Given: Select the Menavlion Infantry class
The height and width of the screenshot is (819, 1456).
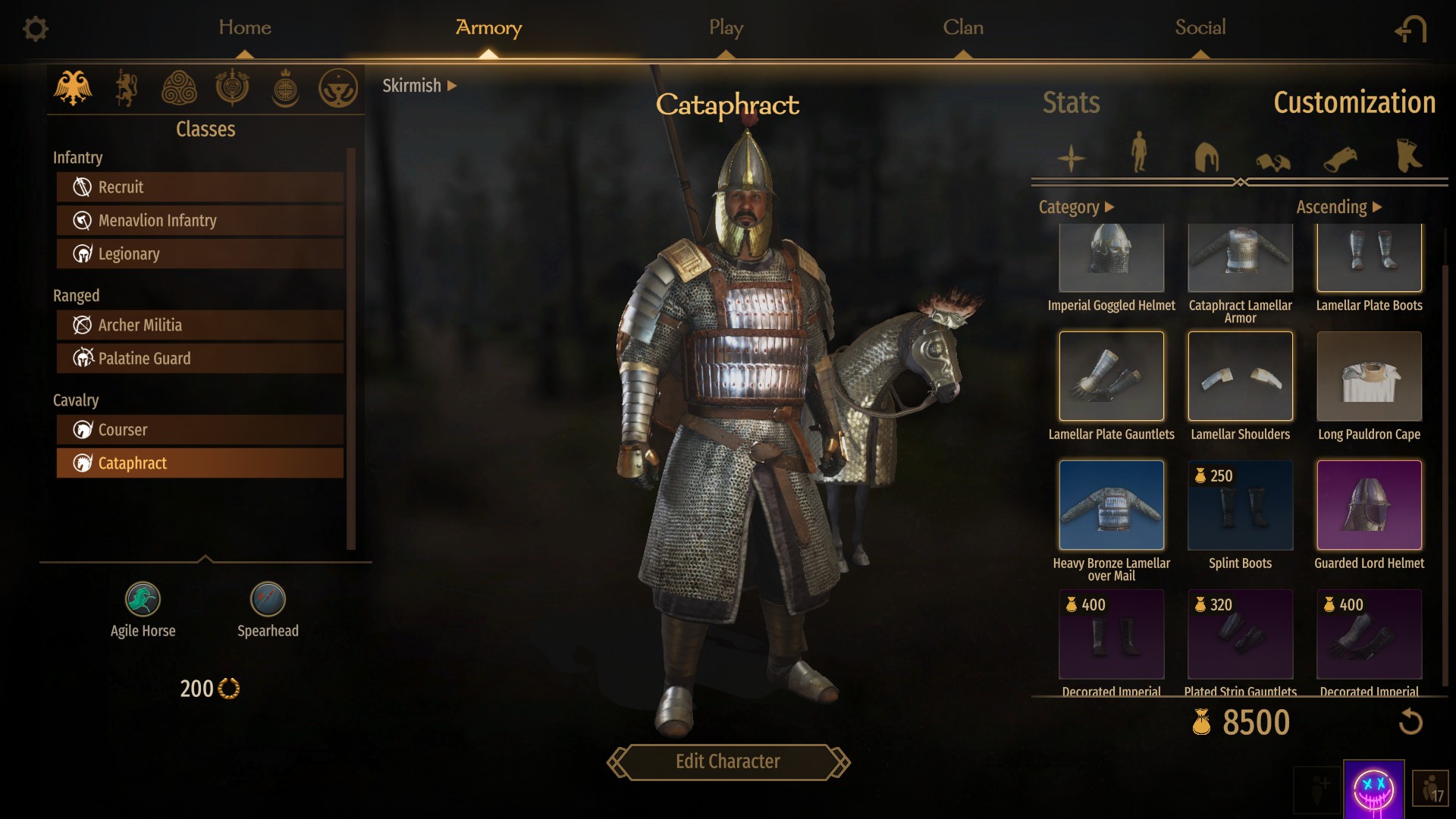Looking at the screenshot, I should click(200, 221).
